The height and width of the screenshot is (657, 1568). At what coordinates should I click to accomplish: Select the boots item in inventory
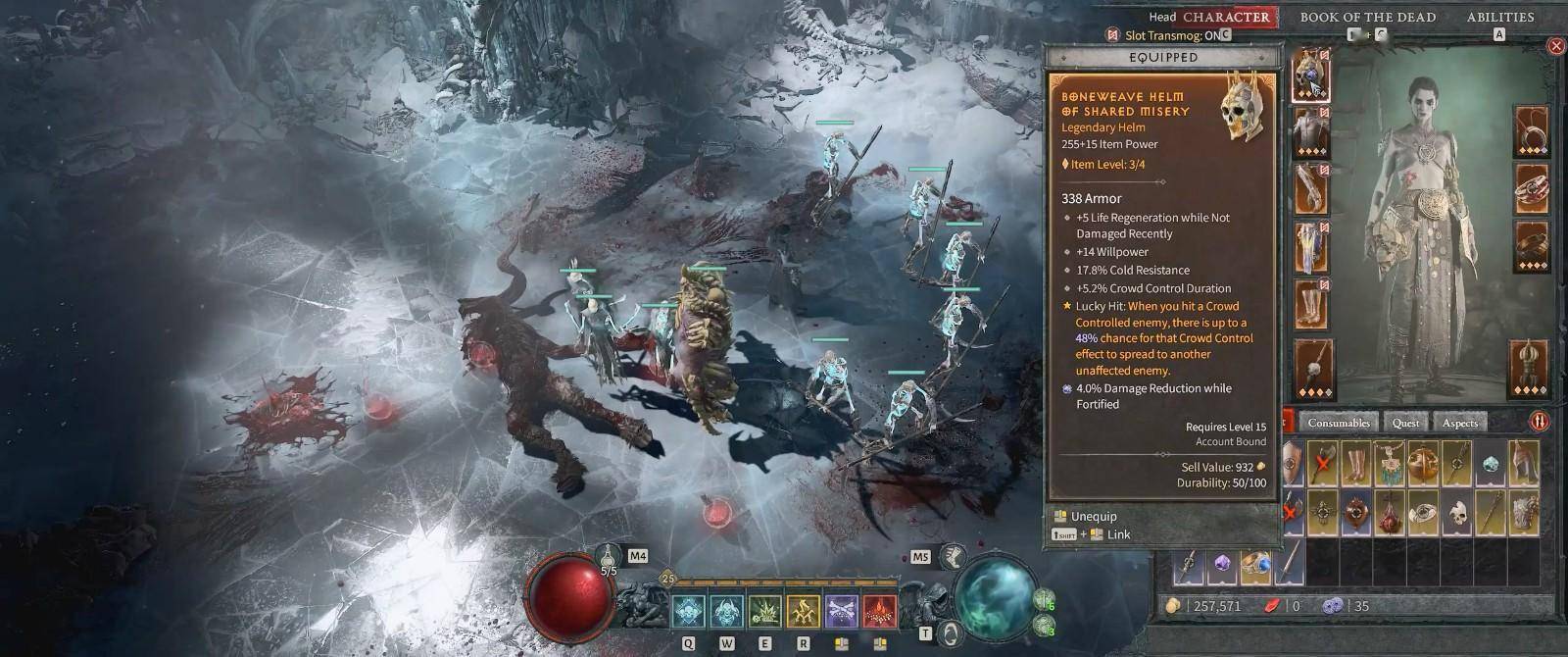(x=1356, y=463)
